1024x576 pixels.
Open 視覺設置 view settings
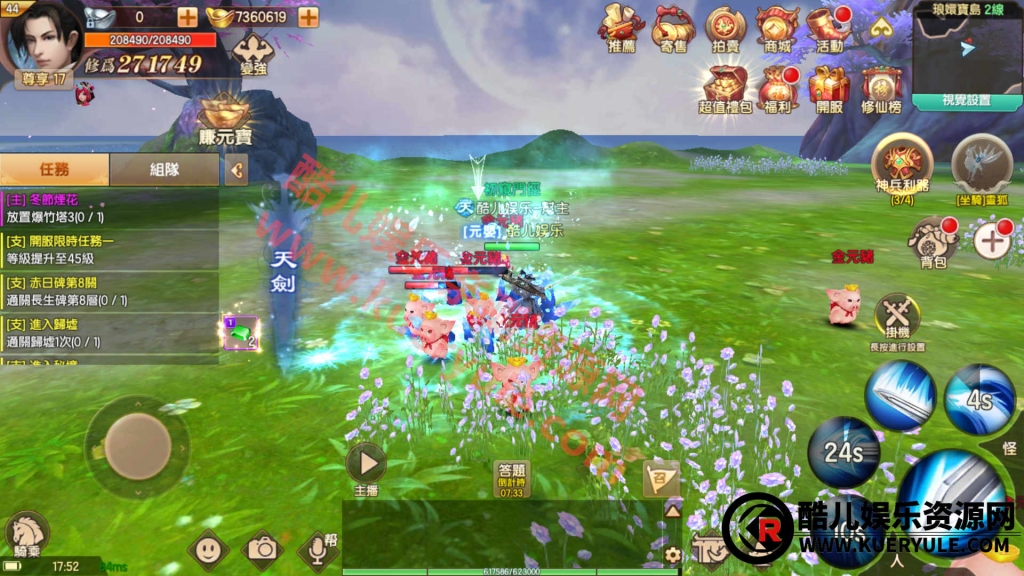966,101
